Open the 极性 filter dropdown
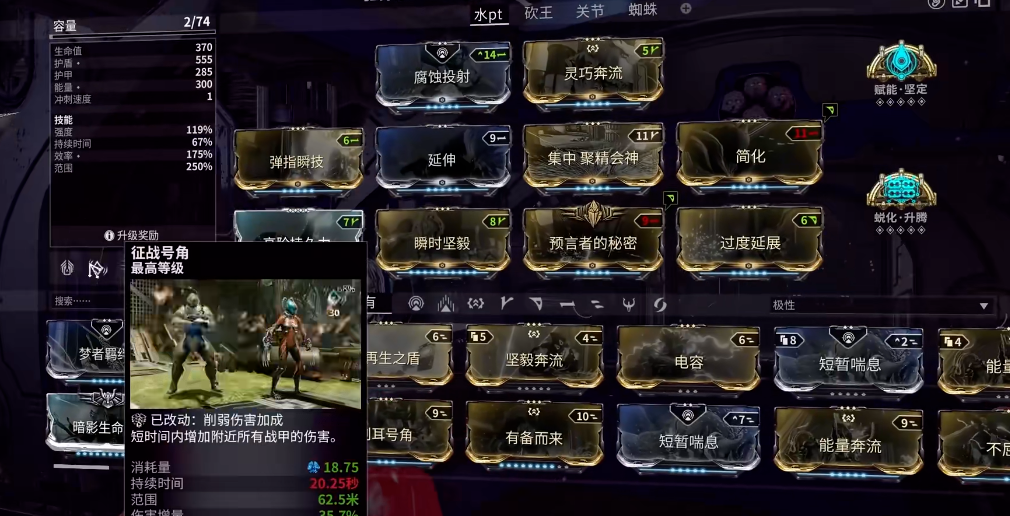Image resolution: width=1010 pixels, height=516 pixels. [881, 305]
